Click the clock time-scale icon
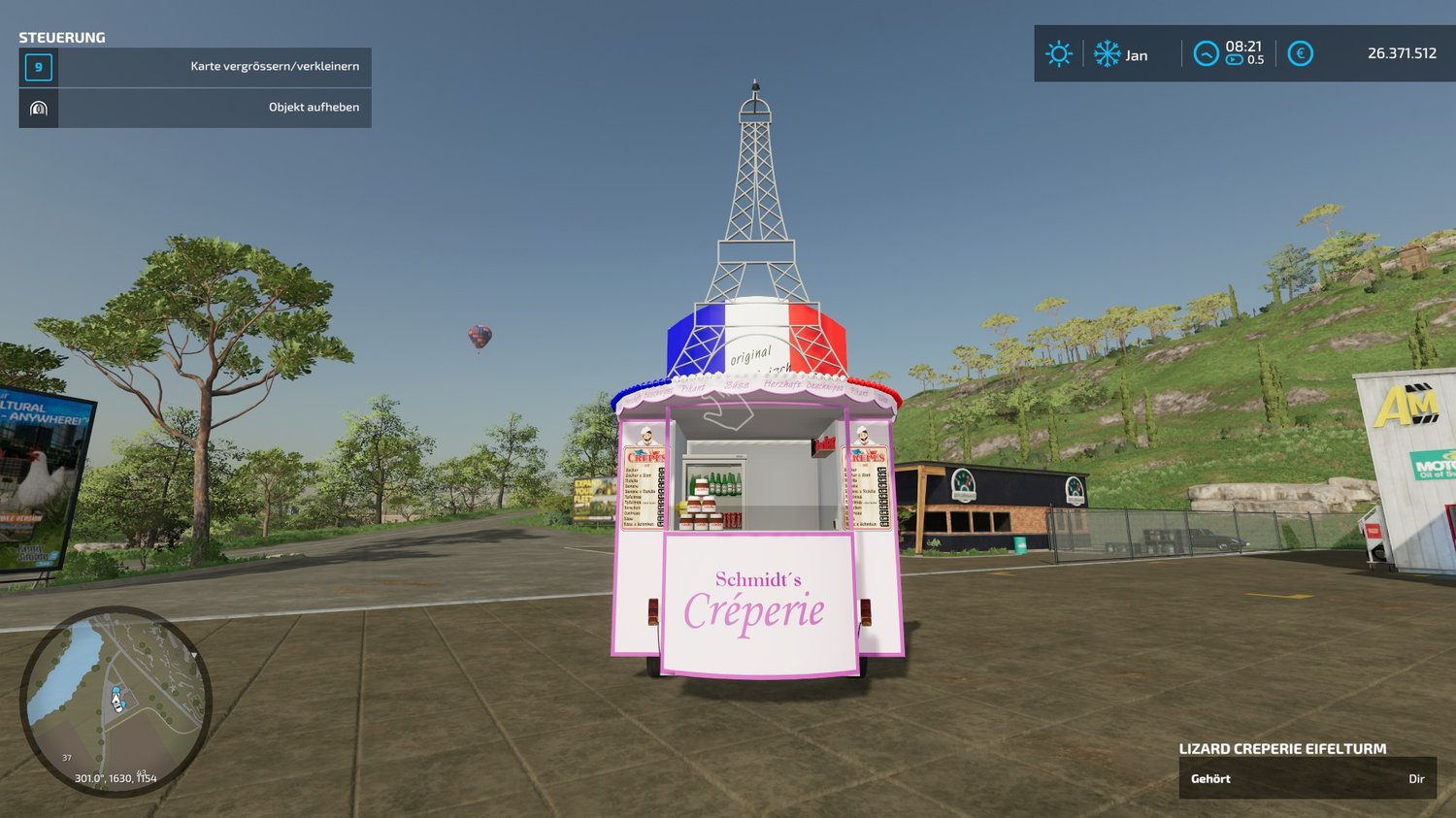 click(x=1206, y=54)
